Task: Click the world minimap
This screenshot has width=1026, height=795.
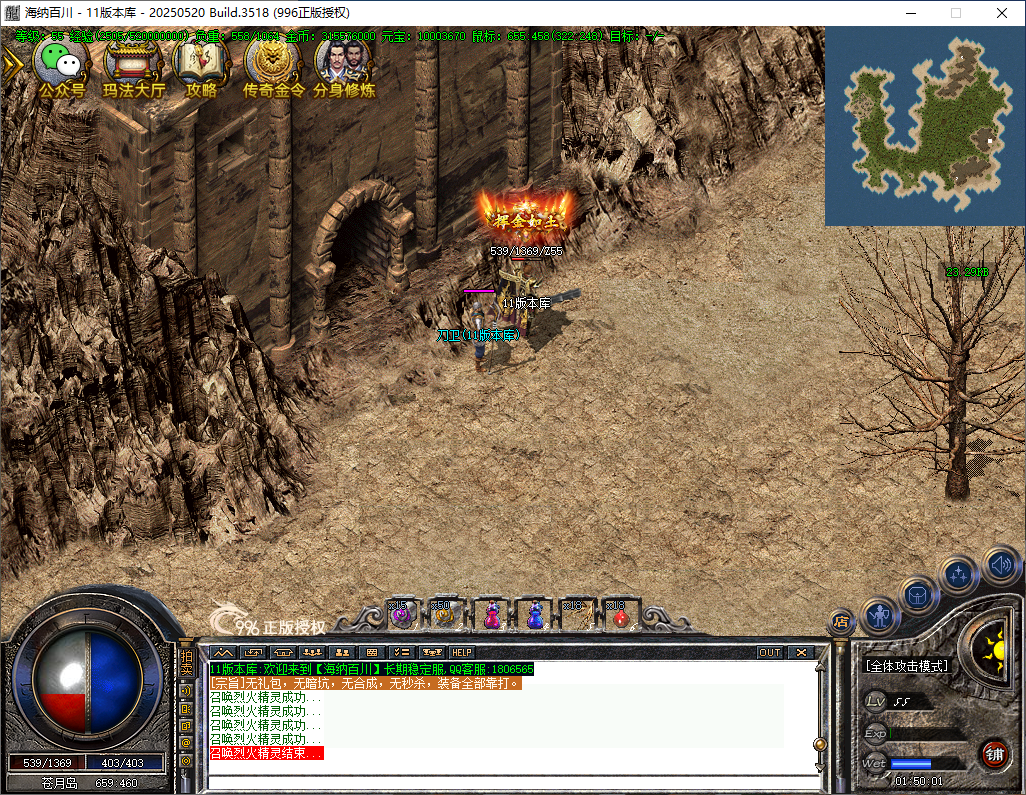Action: 924,126
